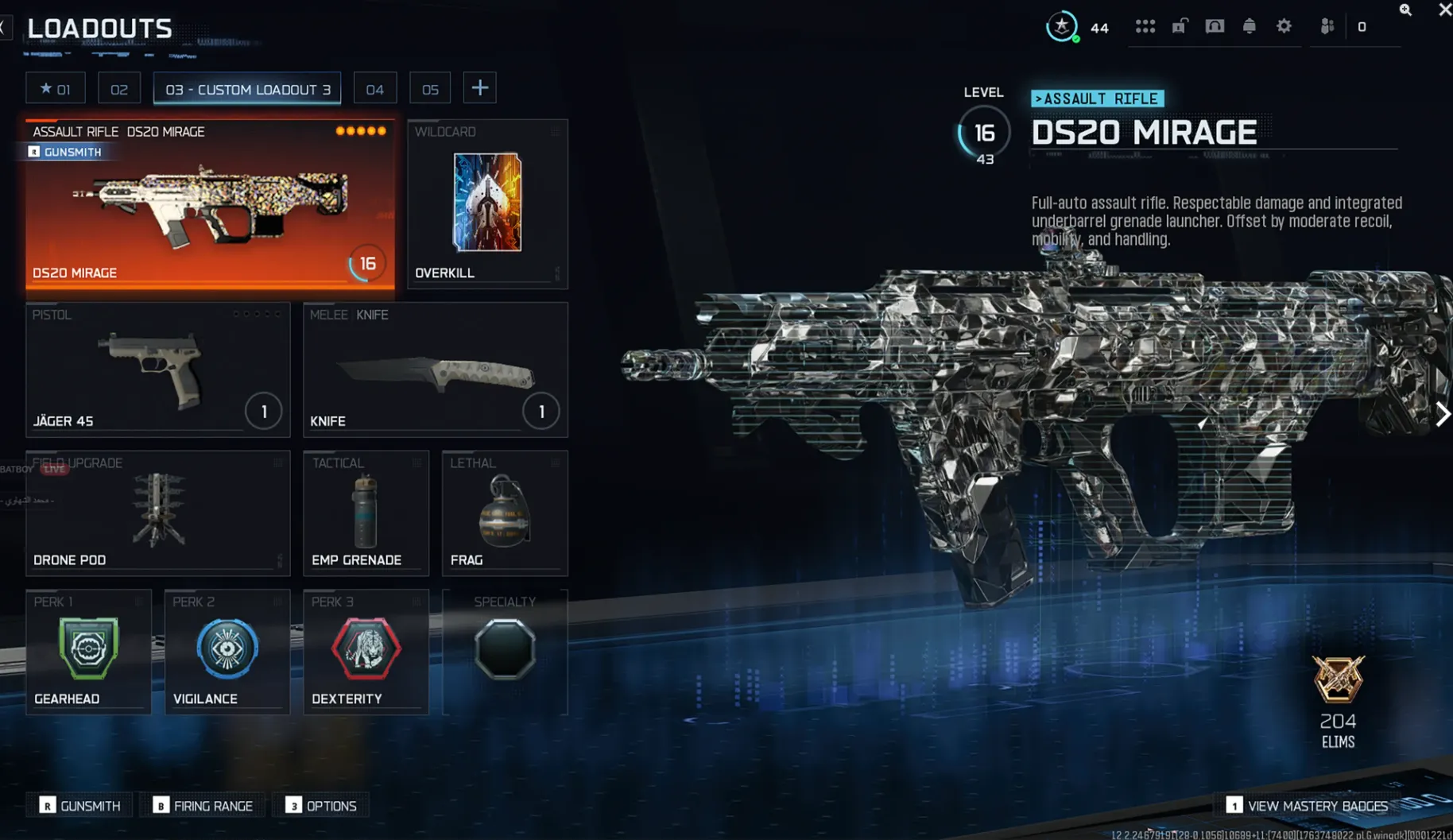Click the apps grid menu icon
Image resolution: width=1453 pixels, height=840 pixels.
[1145, 26]
